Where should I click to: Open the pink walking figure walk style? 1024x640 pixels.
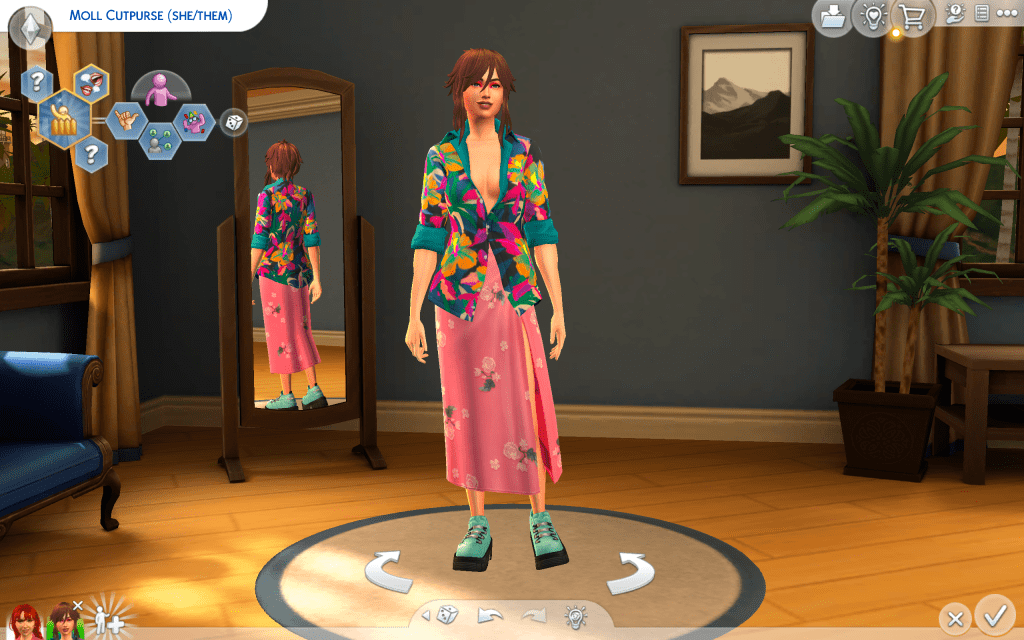(x=157, y=92)
